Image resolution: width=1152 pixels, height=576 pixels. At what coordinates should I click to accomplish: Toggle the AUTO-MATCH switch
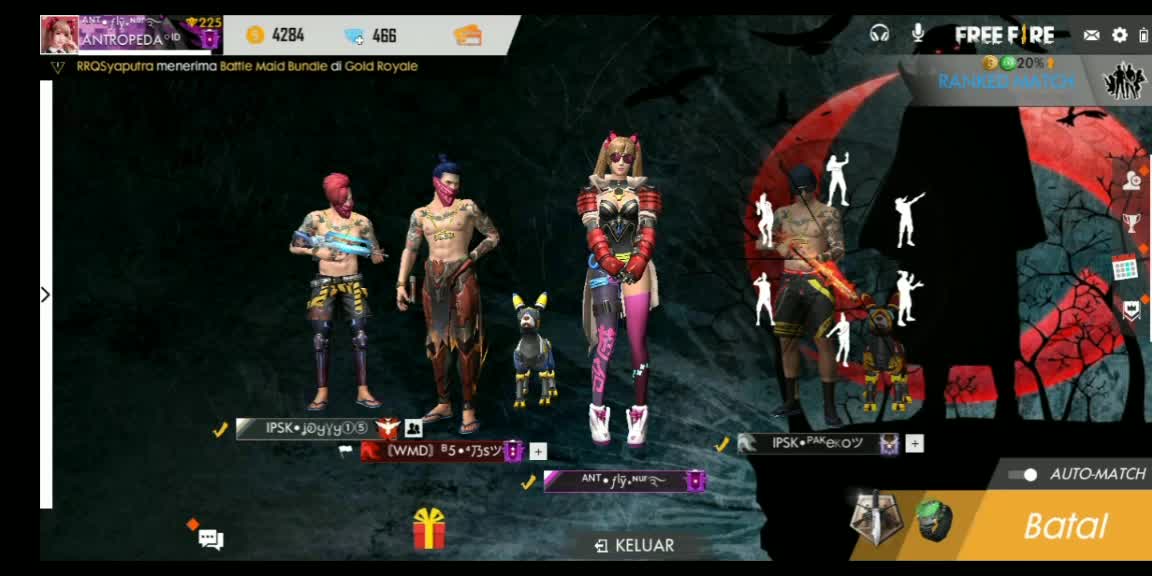(1022, 474)
